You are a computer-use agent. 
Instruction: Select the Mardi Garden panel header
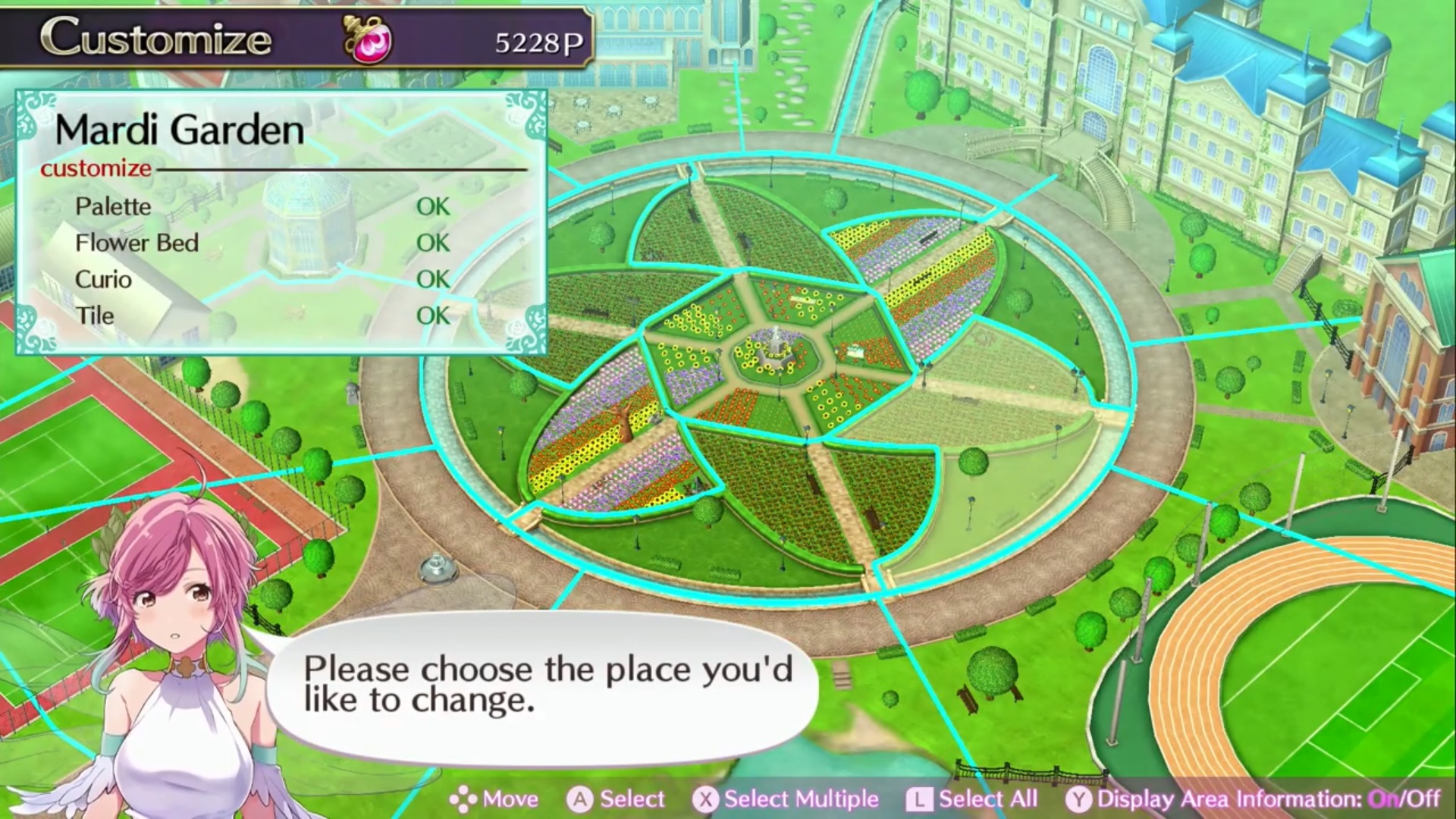(182, 127)
